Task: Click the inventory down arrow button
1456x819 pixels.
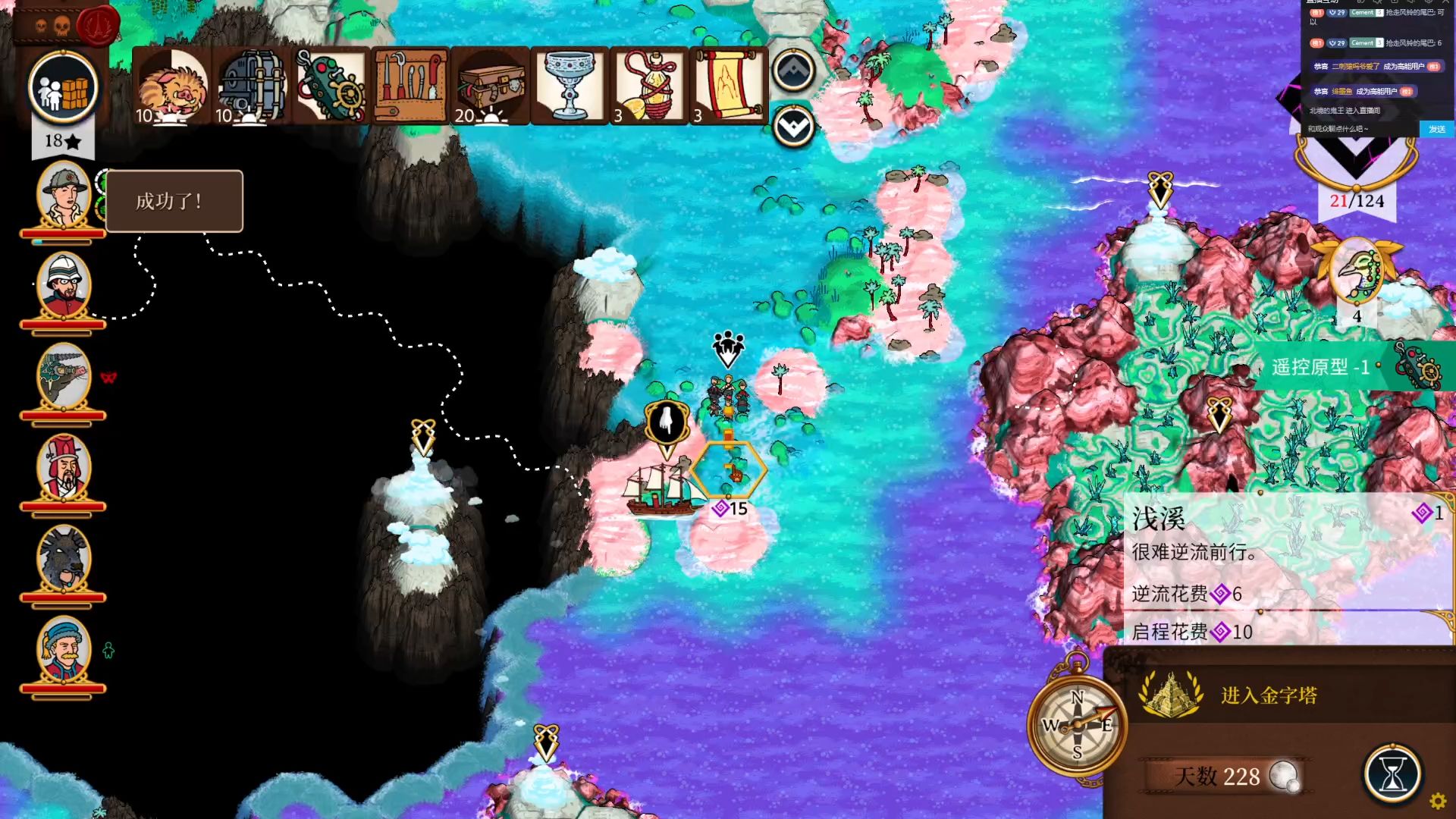Action: tap(793, 126)
